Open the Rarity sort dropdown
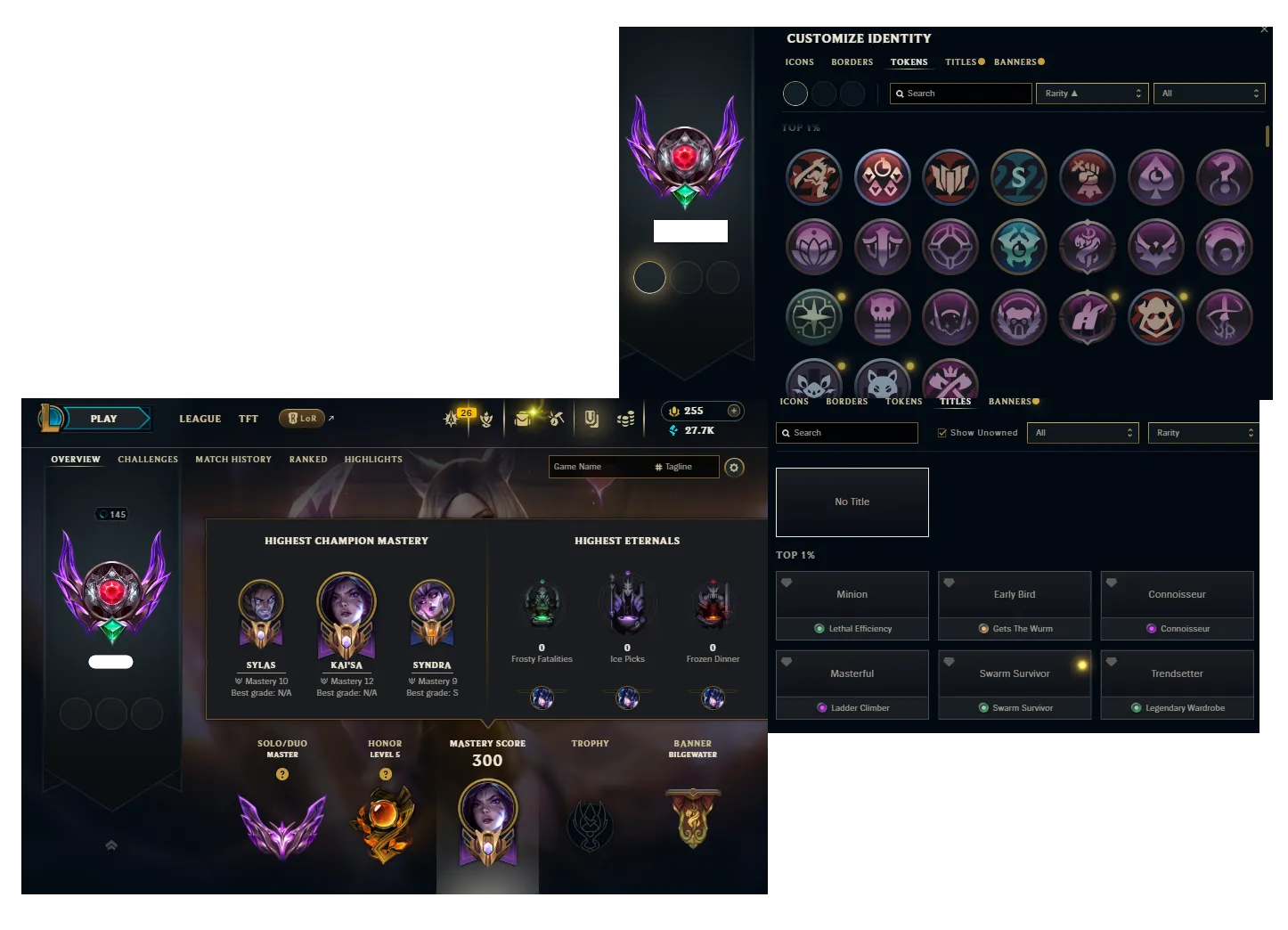The image size is (1288, 930). point(1092,93)
